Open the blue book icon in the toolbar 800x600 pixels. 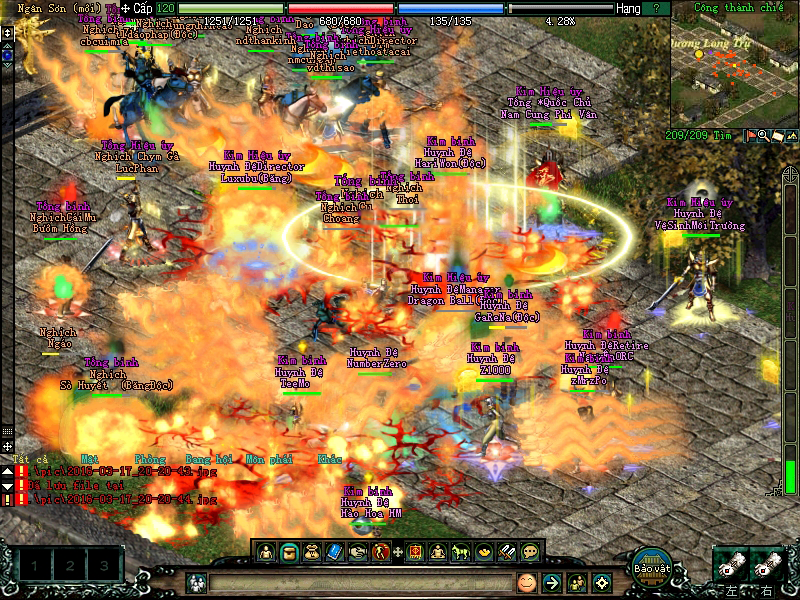334,551
